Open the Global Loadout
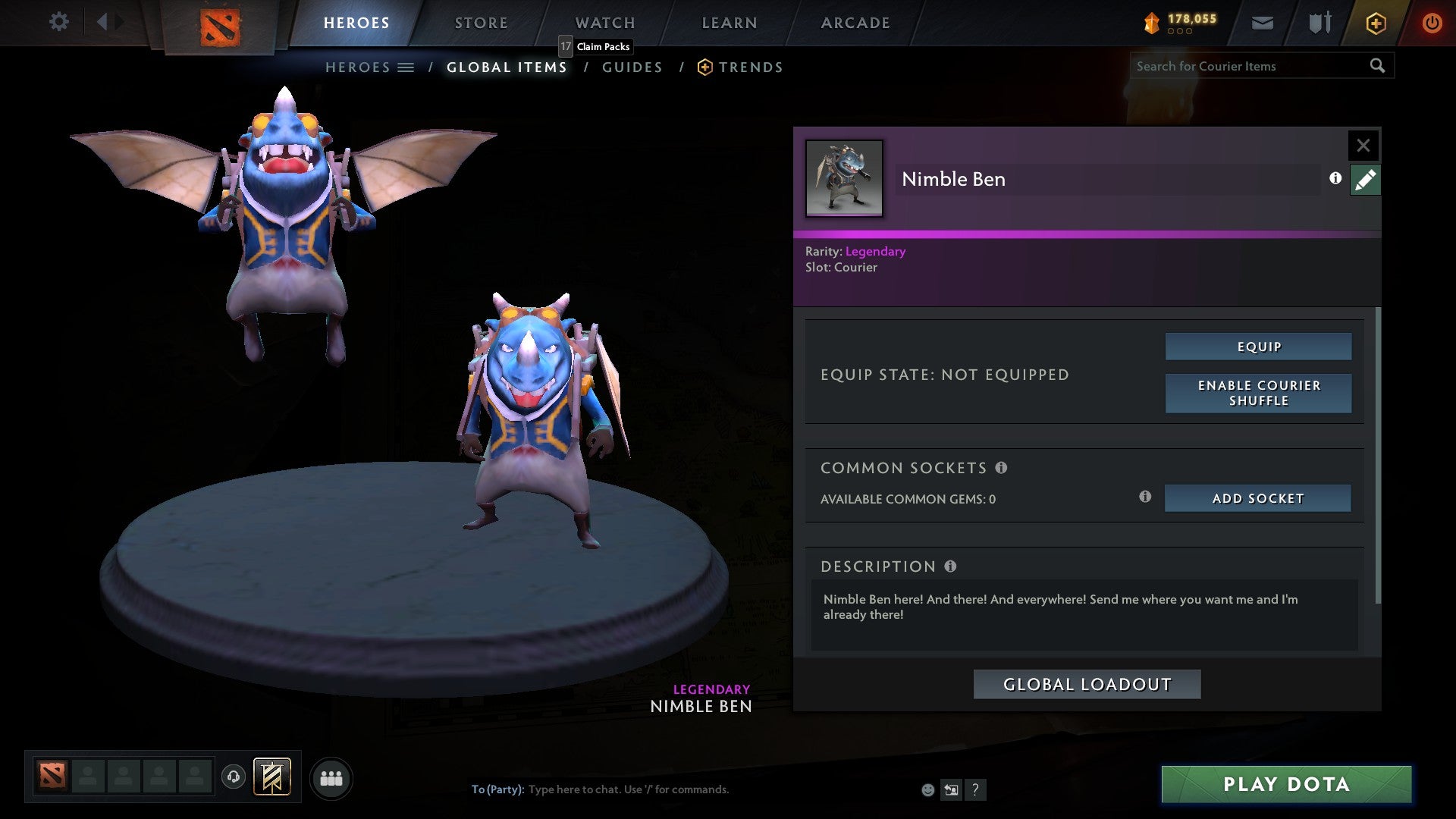The height and width of the screenshot is (819, 1456). click(1087, 683)
